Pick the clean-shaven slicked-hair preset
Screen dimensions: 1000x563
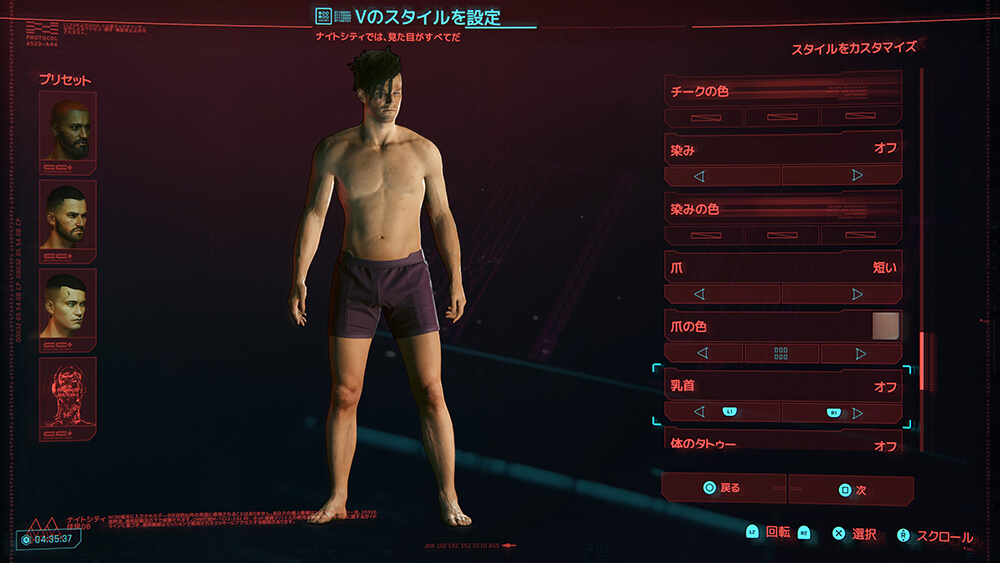67,303
